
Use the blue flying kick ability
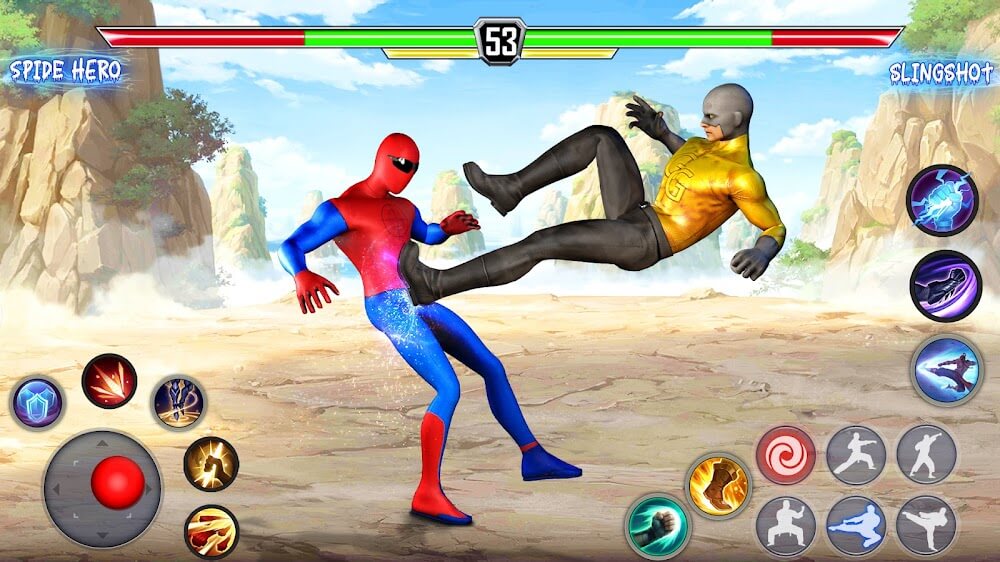click(946, 369)
